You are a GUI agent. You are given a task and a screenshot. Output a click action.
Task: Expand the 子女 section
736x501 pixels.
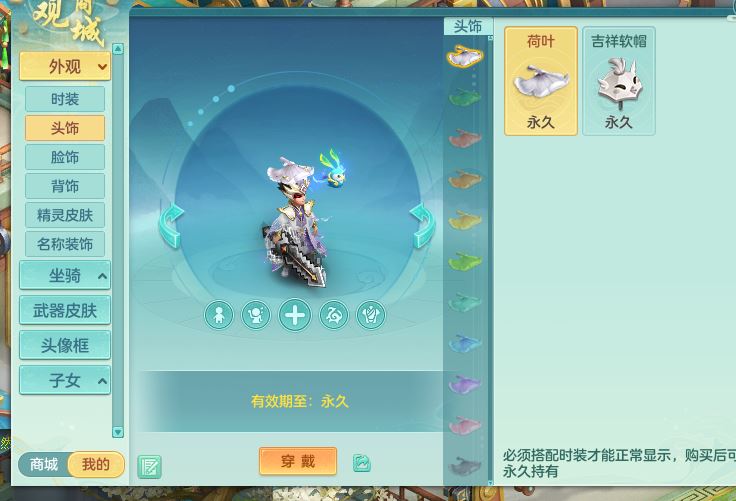(65, 380)
